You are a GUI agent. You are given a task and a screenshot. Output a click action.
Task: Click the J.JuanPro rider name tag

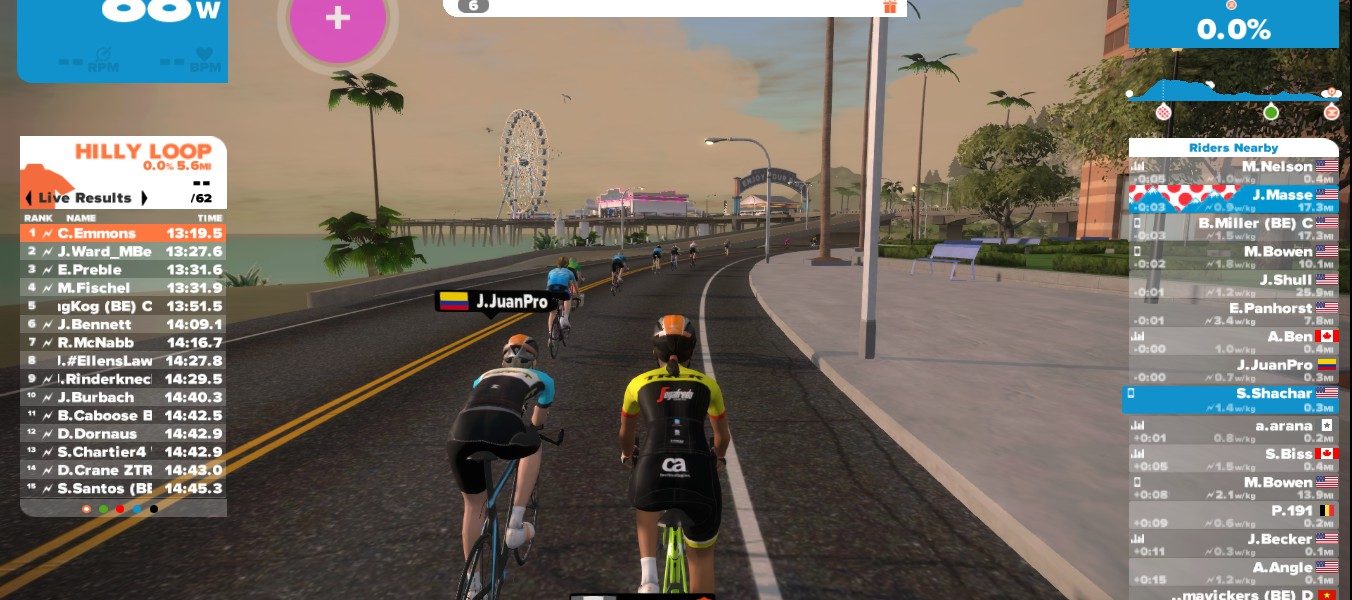pos(492,301)
